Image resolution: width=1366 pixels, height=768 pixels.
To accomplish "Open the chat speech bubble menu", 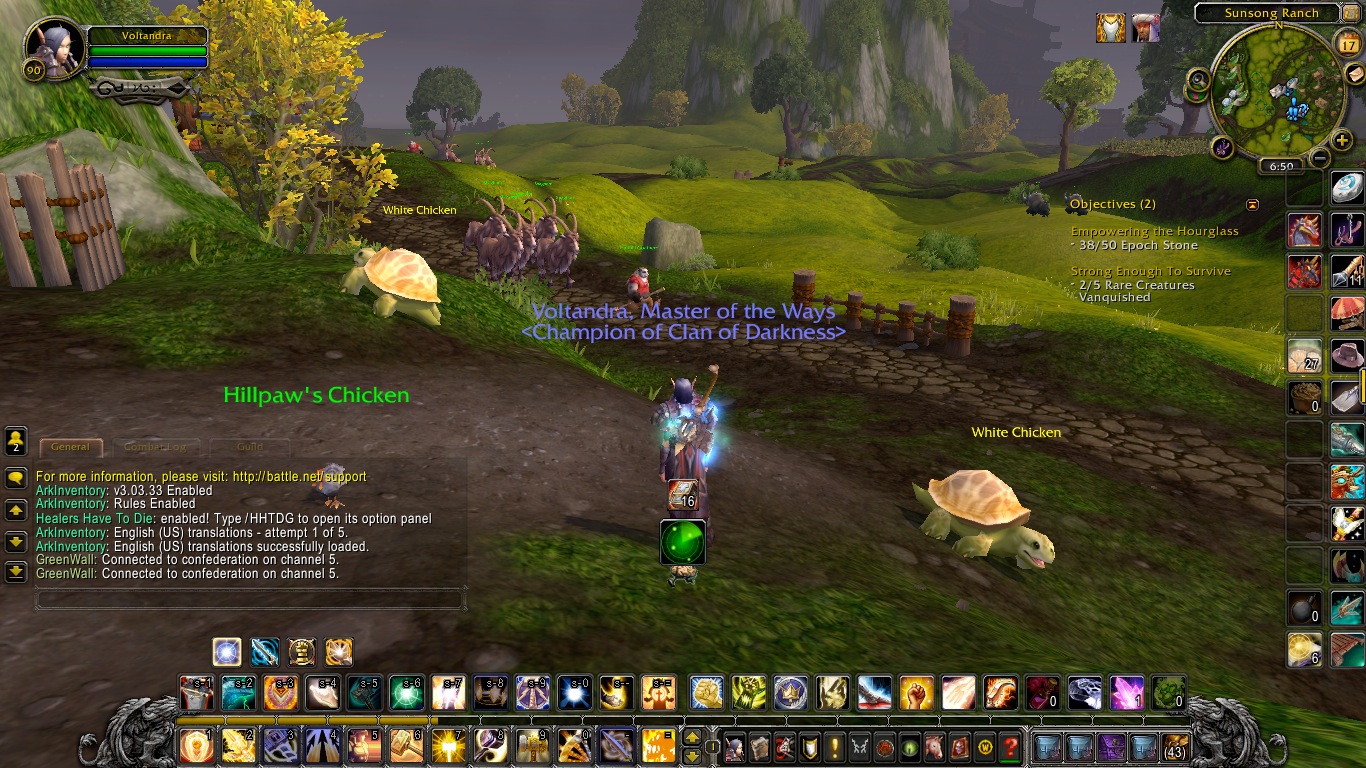I will (x=16, y=478).
